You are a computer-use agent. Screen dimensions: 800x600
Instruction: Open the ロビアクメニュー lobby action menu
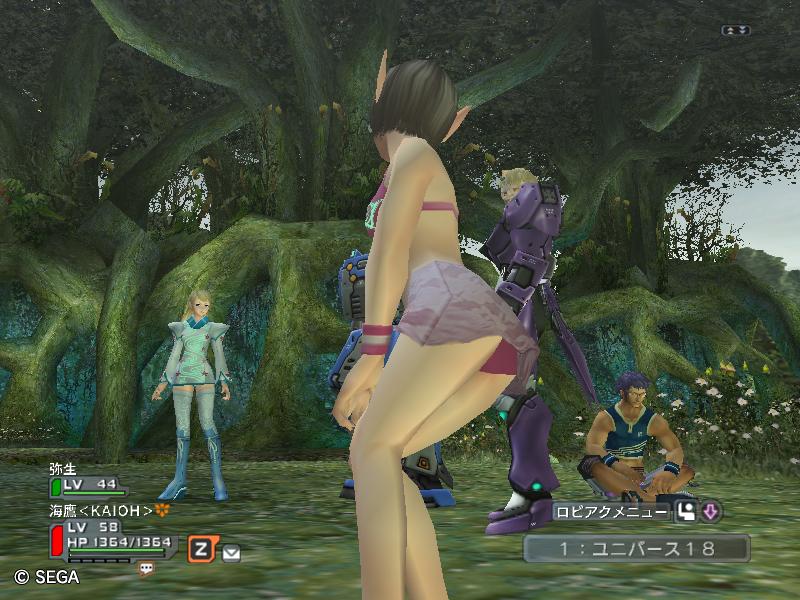(x=612, y=512)
